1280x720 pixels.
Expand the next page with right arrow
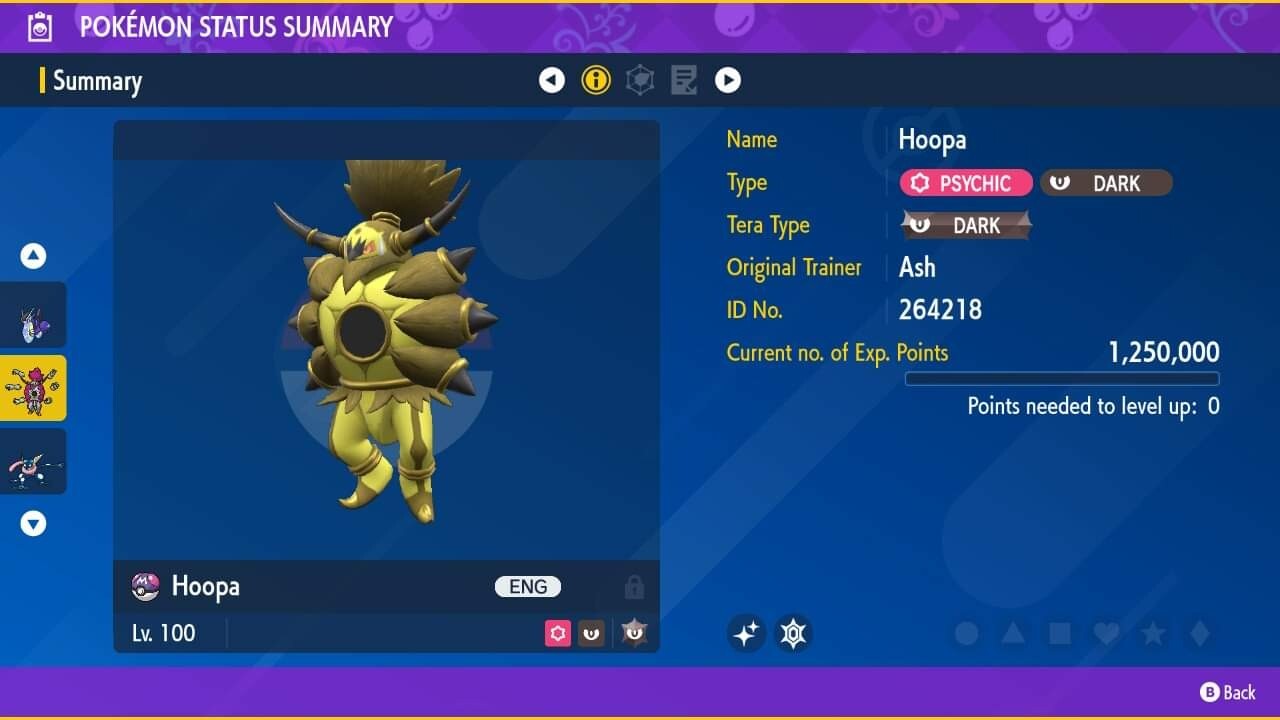pyautogui.click(x=728, y=79)
